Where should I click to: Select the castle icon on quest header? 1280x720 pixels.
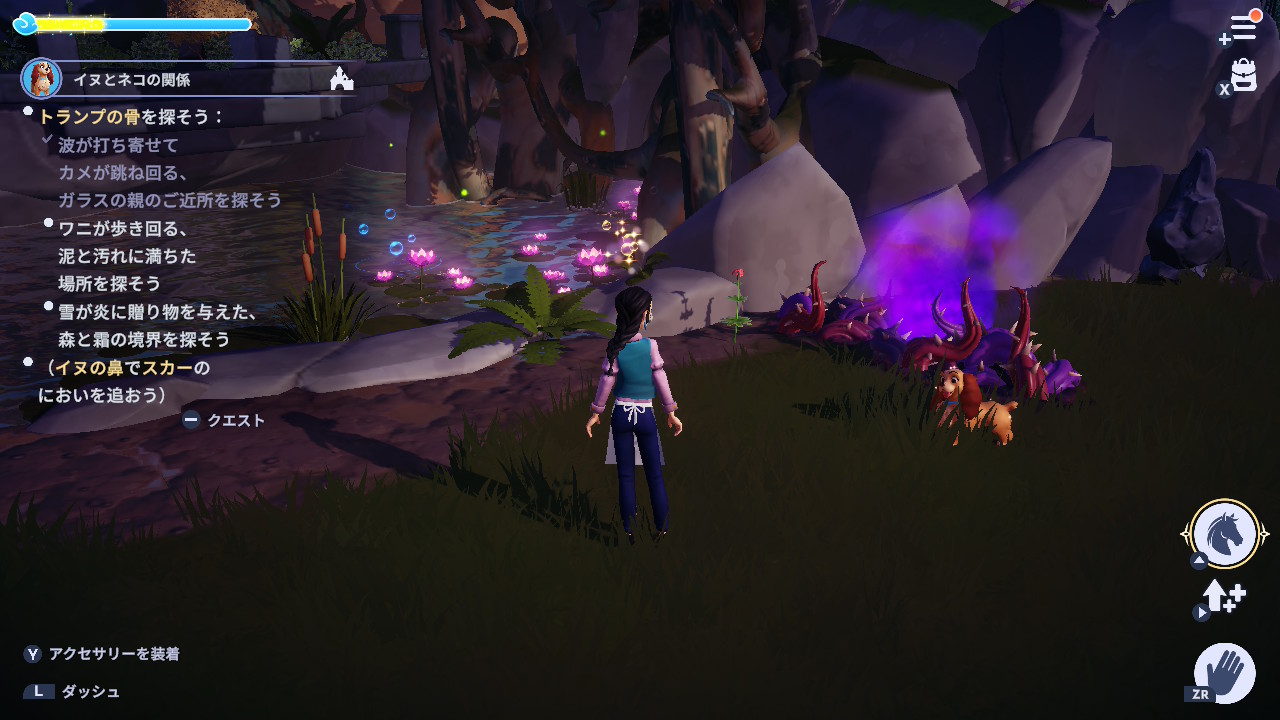point(342,79)
